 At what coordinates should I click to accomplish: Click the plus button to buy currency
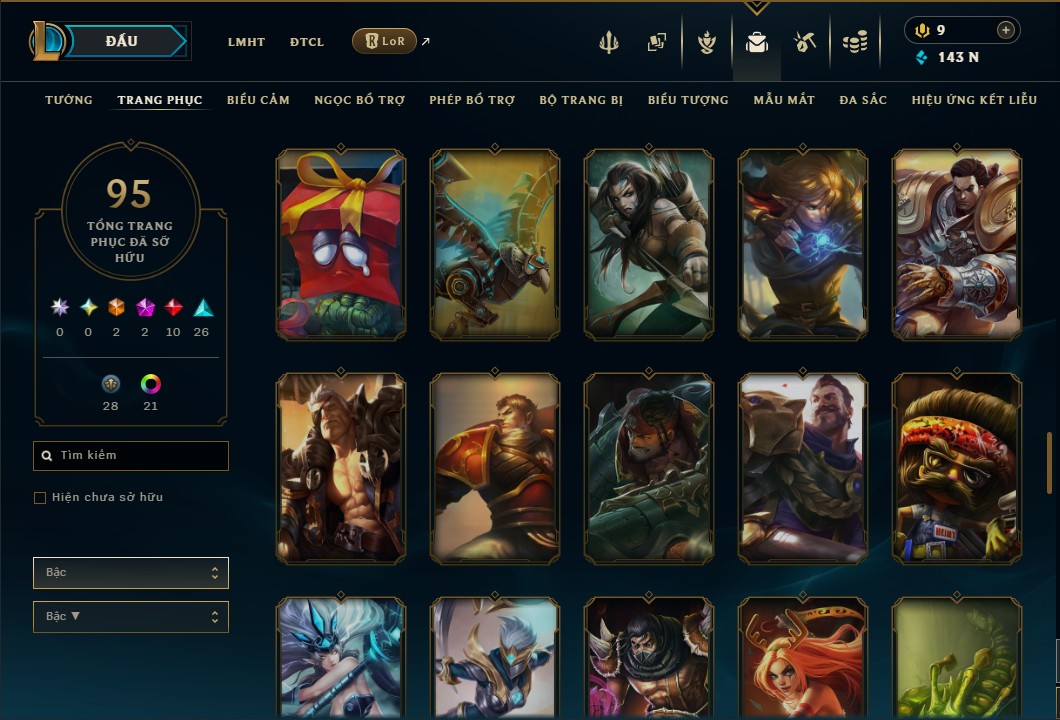click(x=1005, y=30)
